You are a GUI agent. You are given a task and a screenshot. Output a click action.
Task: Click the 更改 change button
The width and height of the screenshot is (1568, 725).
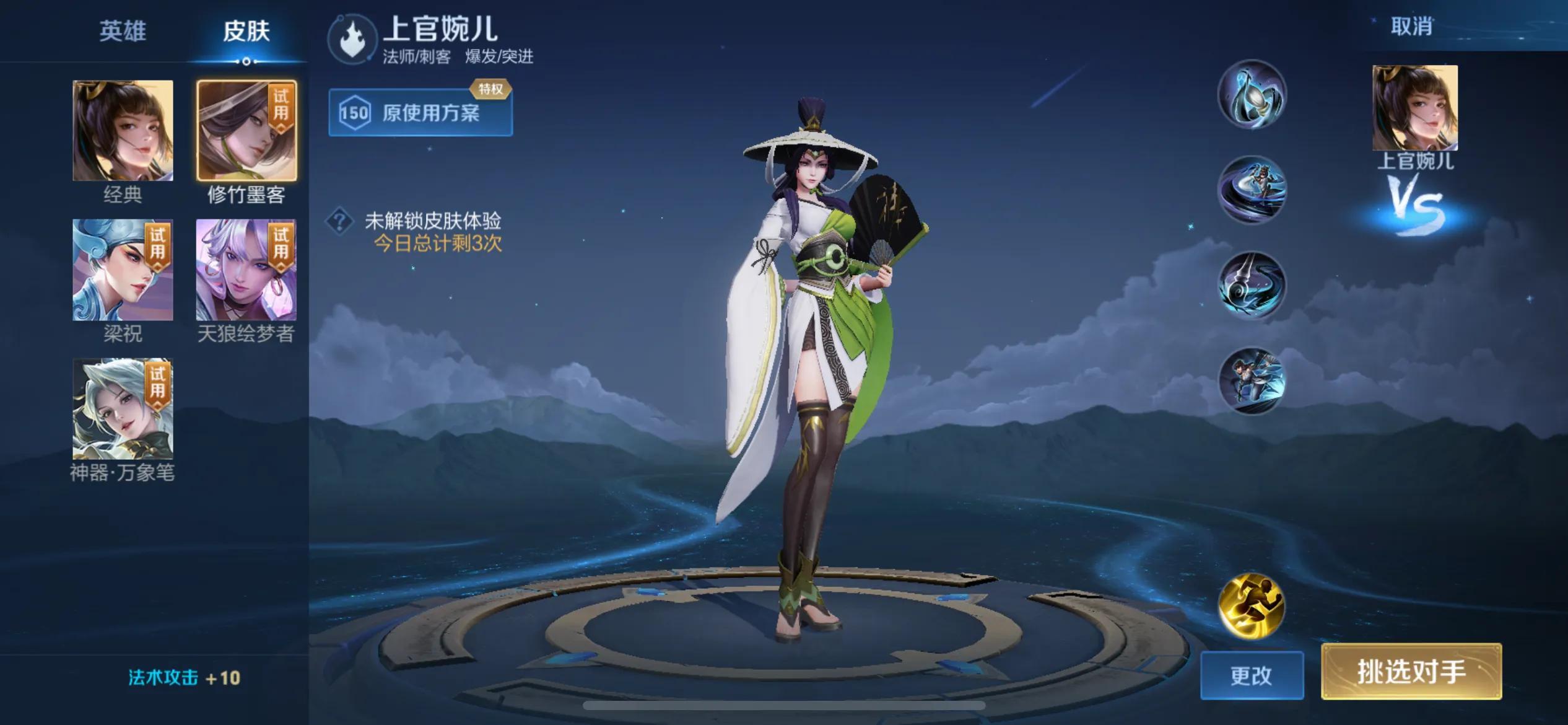[x=1252, y=675]
